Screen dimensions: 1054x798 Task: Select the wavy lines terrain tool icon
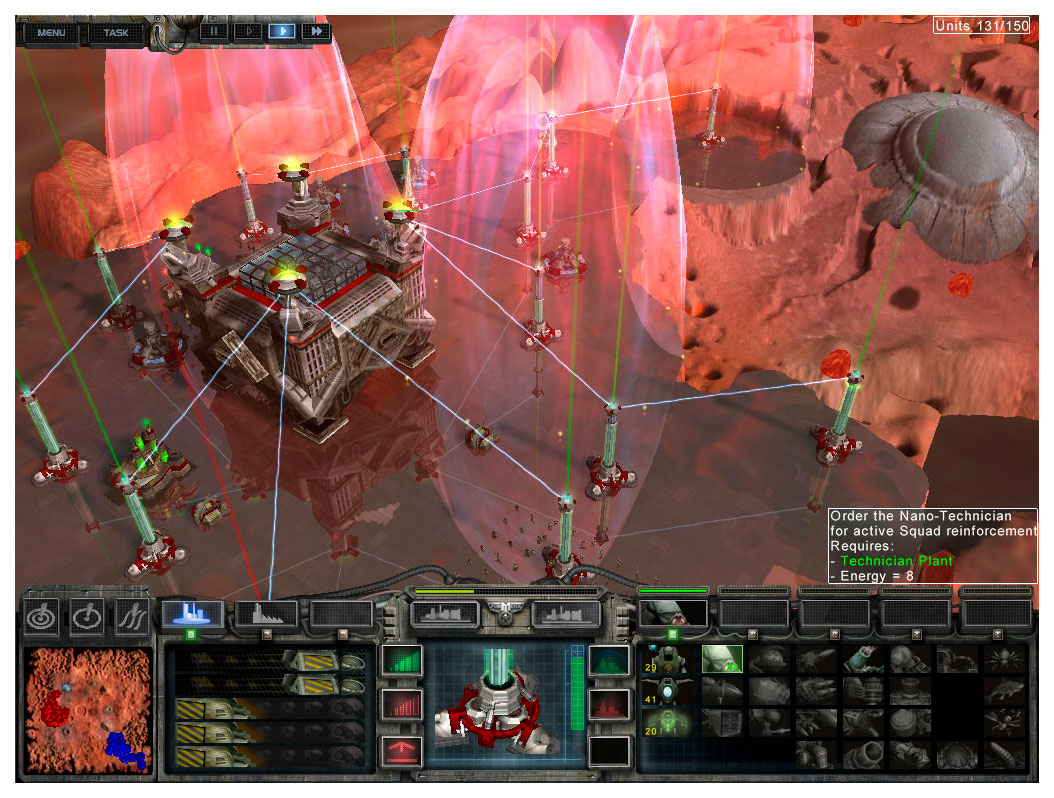[x=131, y=616]
